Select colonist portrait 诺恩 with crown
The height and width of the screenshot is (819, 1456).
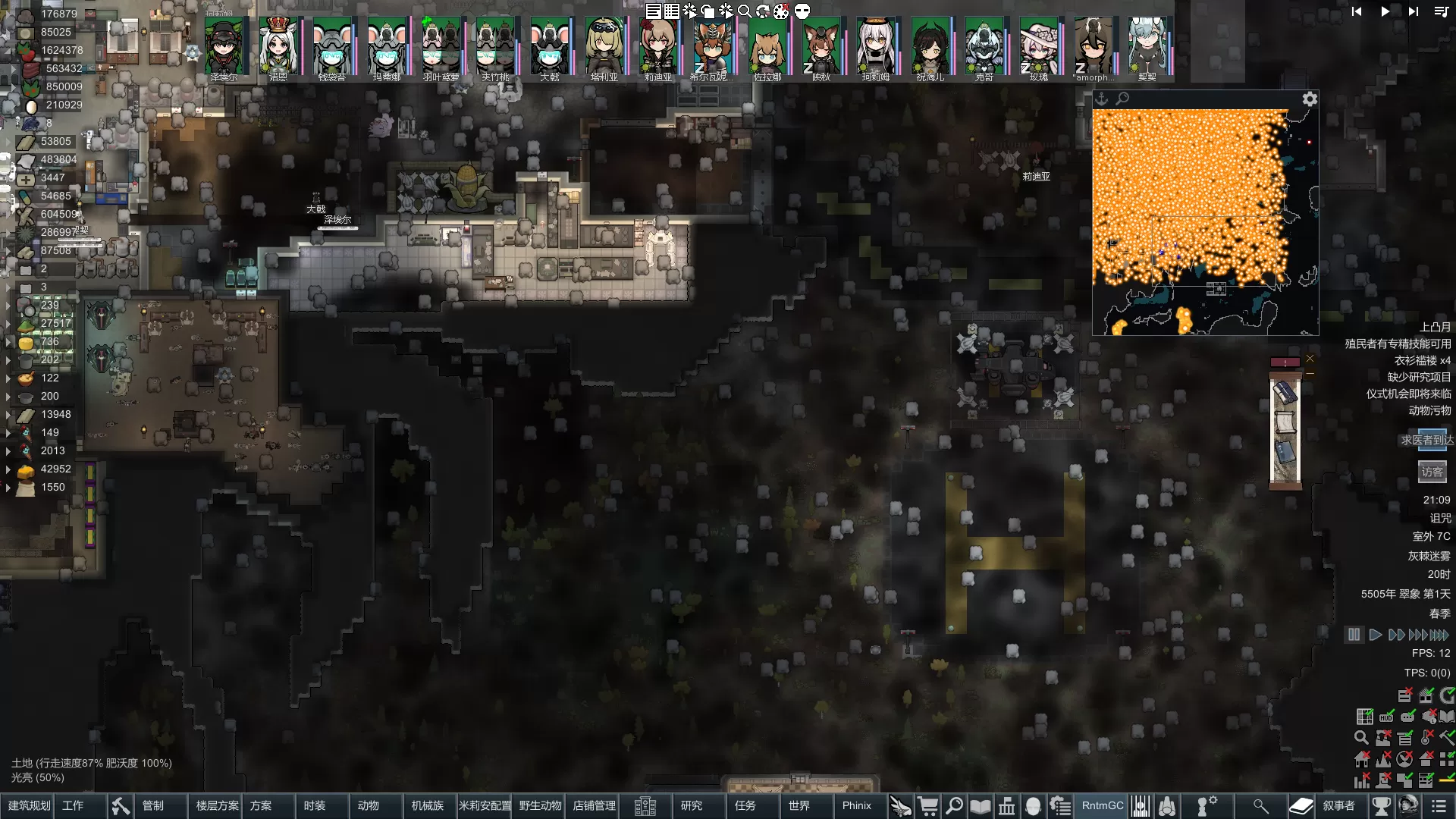pyautogui.click(x=278, y=47)
